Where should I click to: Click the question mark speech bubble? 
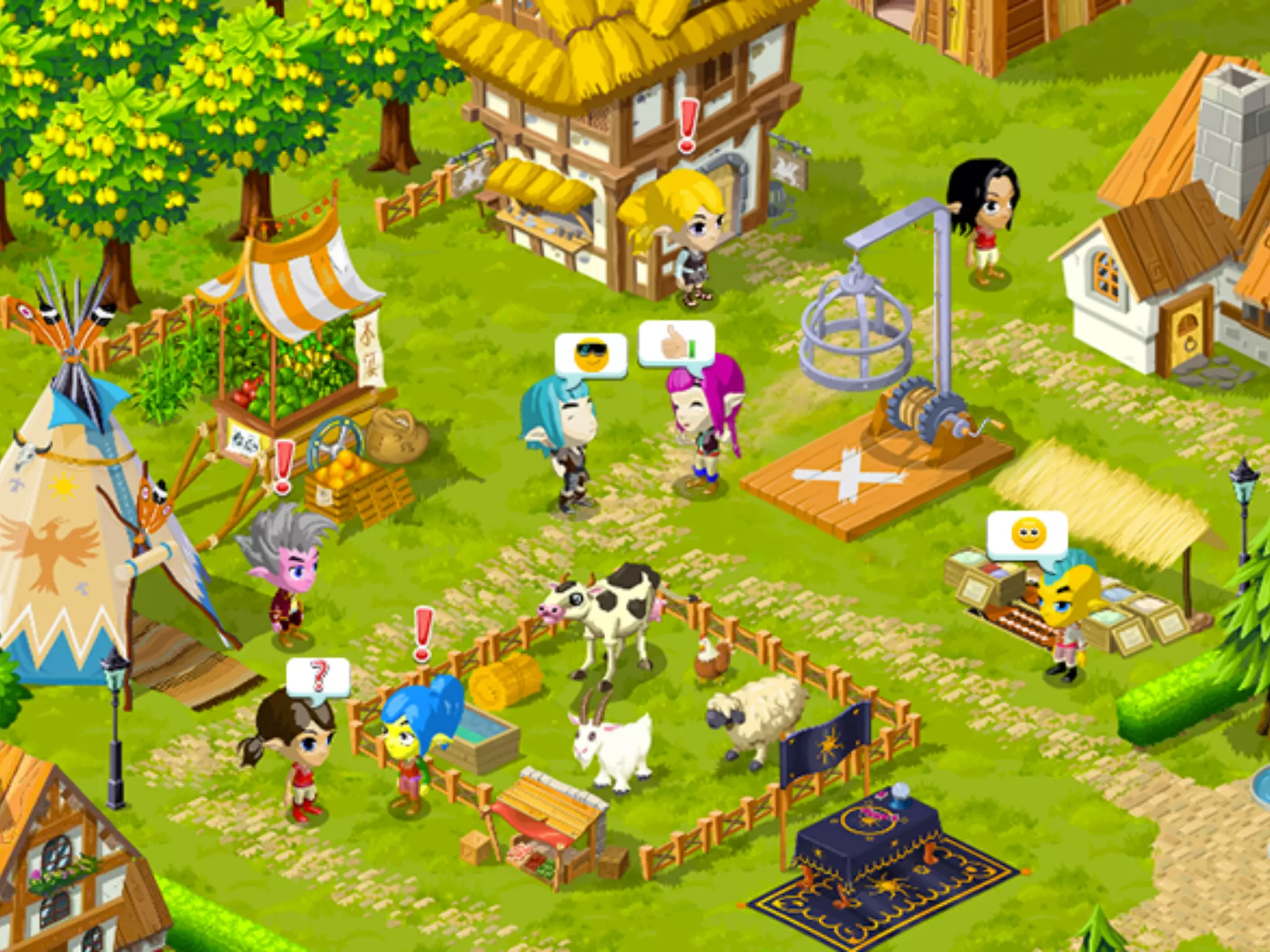[318, 677]
